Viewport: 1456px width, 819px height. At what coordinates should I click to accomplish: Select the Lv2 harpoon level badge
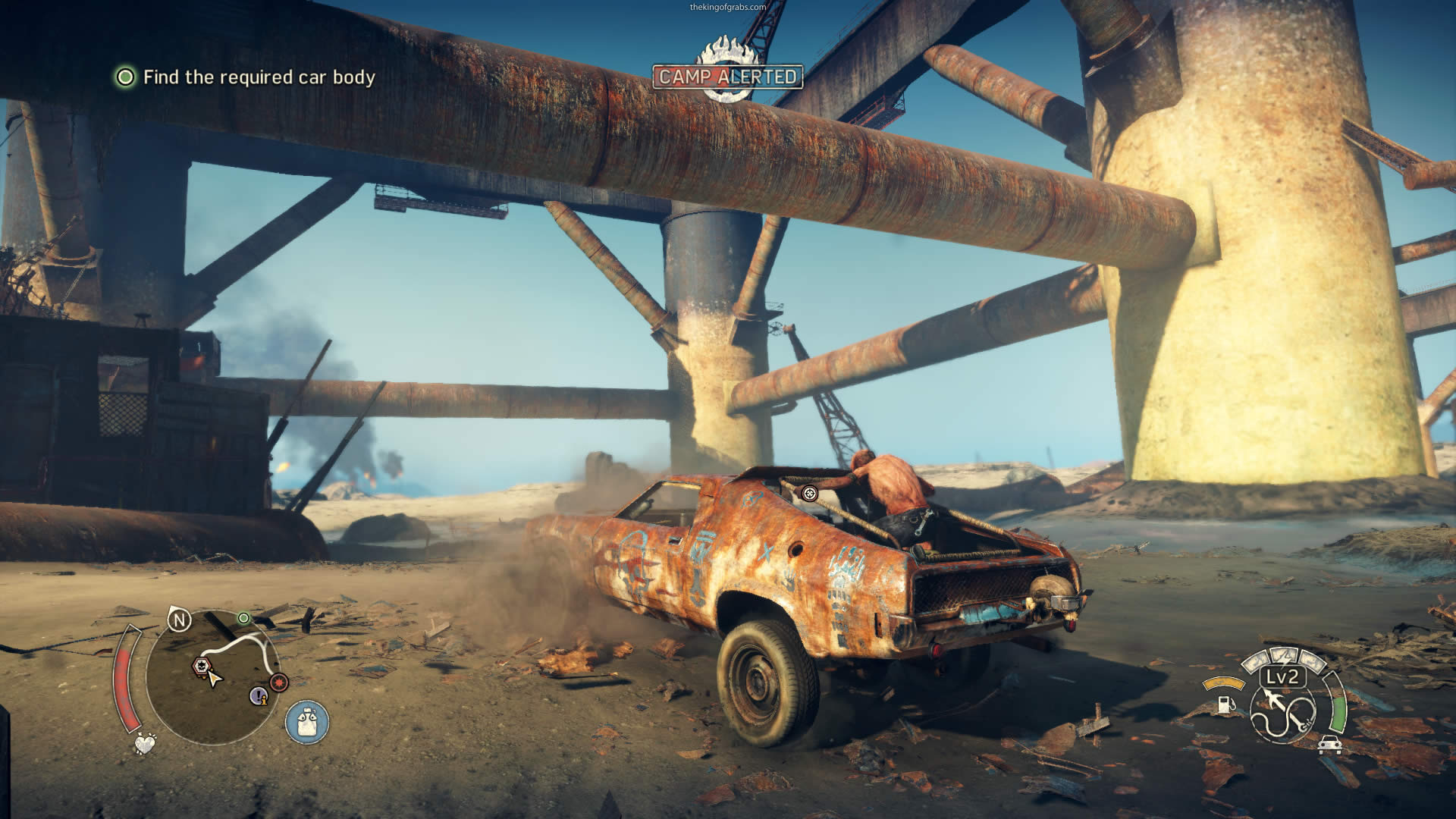click(x=1282, y=677)
